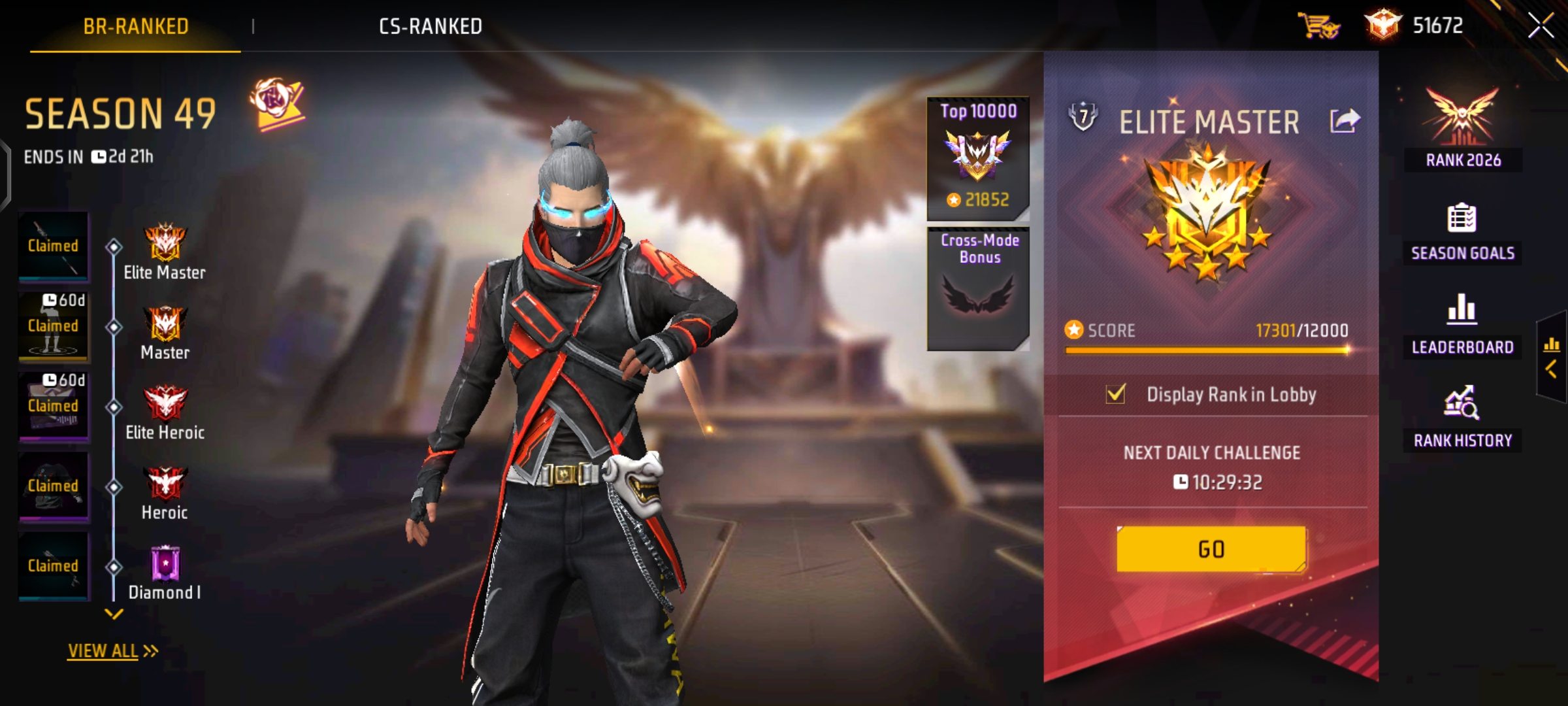The image size is (1568, 706).
Task: Open the shopping cart store icon
Action: click(x=1318, y=26)
